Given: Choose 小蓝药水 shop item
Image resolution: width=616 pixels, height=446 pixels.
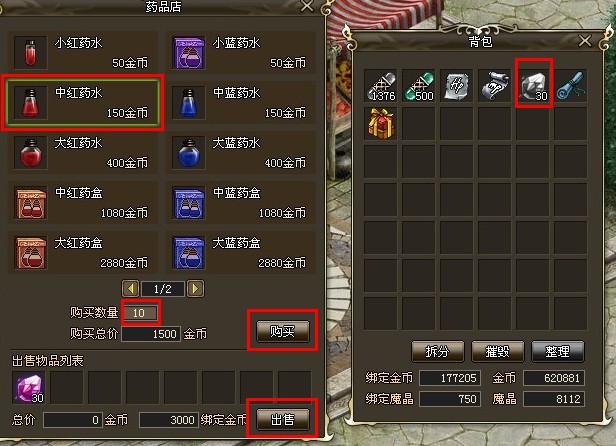Looking at the screenshot, I should click(244, 52).
